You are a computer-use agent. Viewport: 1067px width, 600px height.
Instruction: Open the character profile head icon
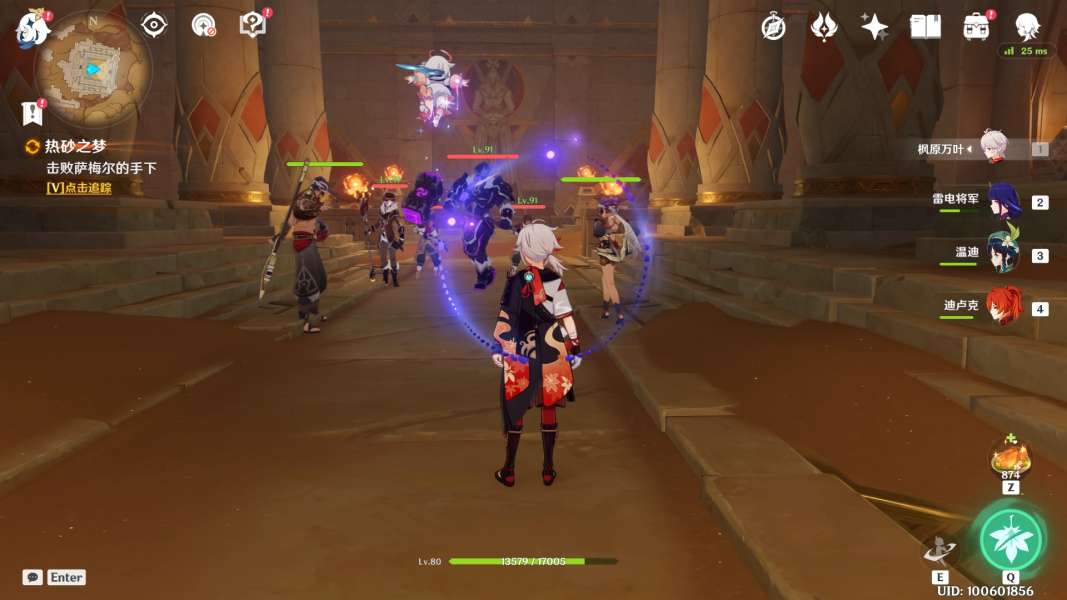(1027, 27)
